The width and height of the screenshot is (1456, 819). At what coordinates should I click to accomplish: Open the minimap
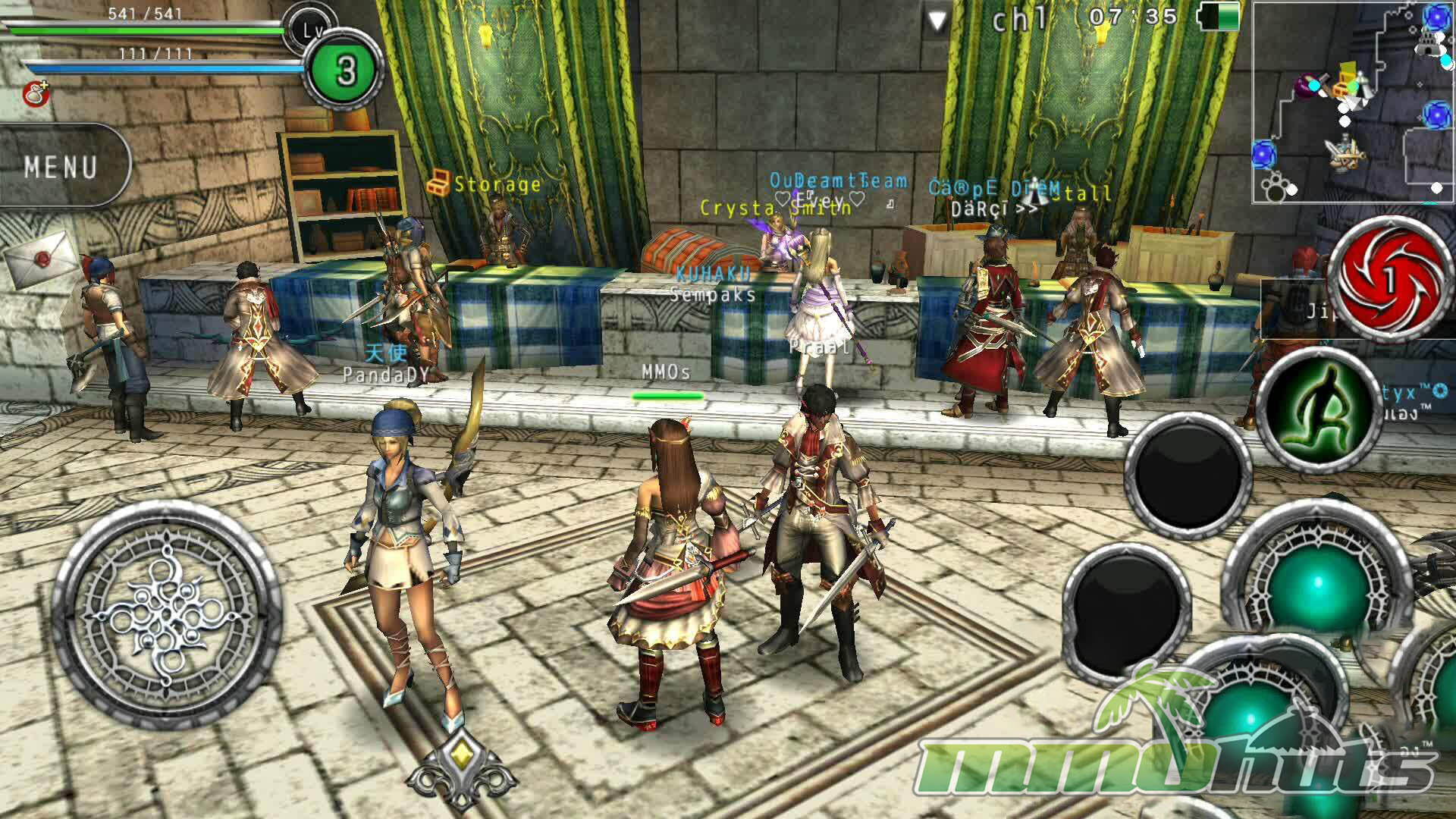coord(1353,102)
